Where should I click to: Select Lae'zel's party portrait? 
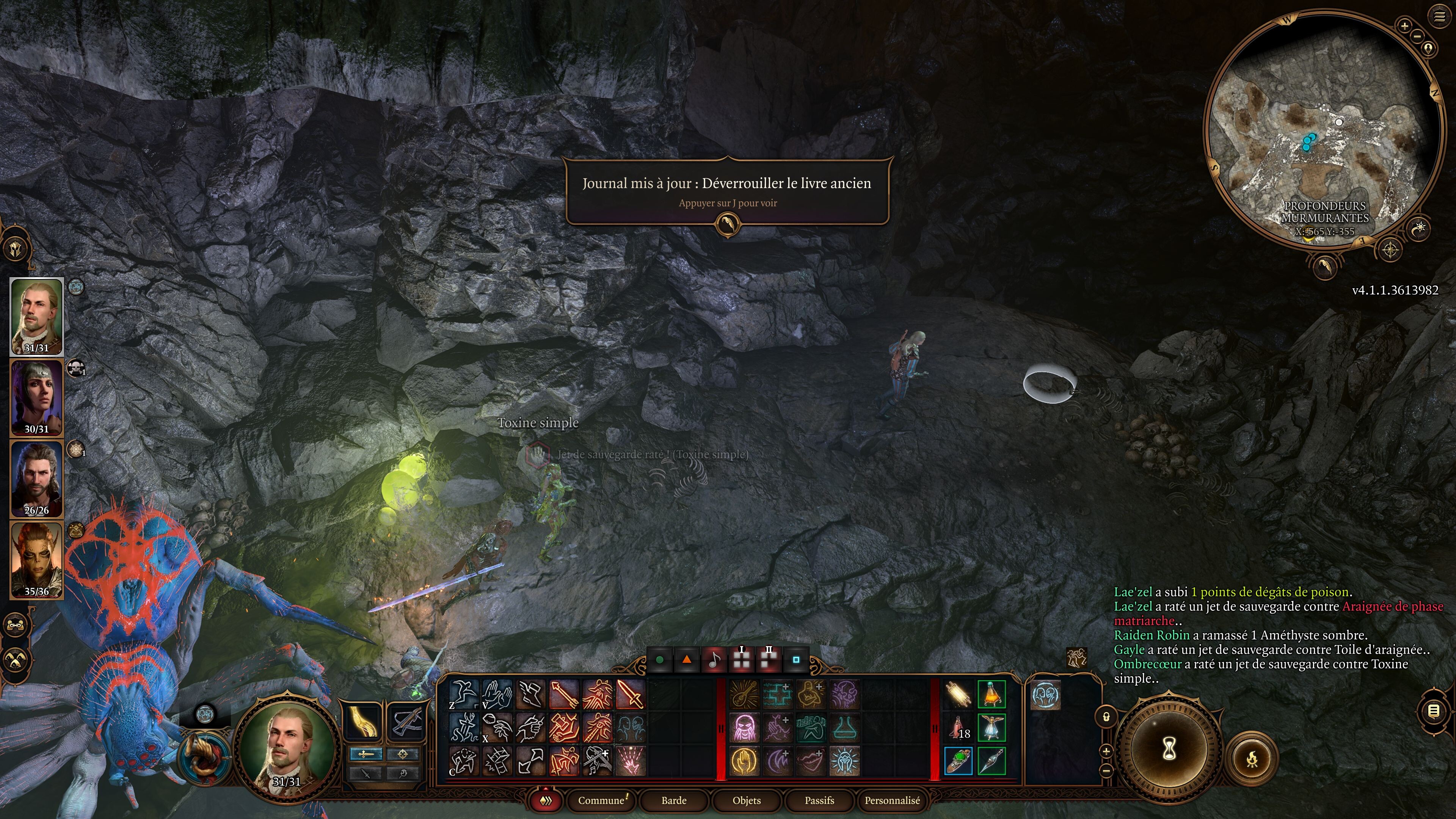(37, 560)
